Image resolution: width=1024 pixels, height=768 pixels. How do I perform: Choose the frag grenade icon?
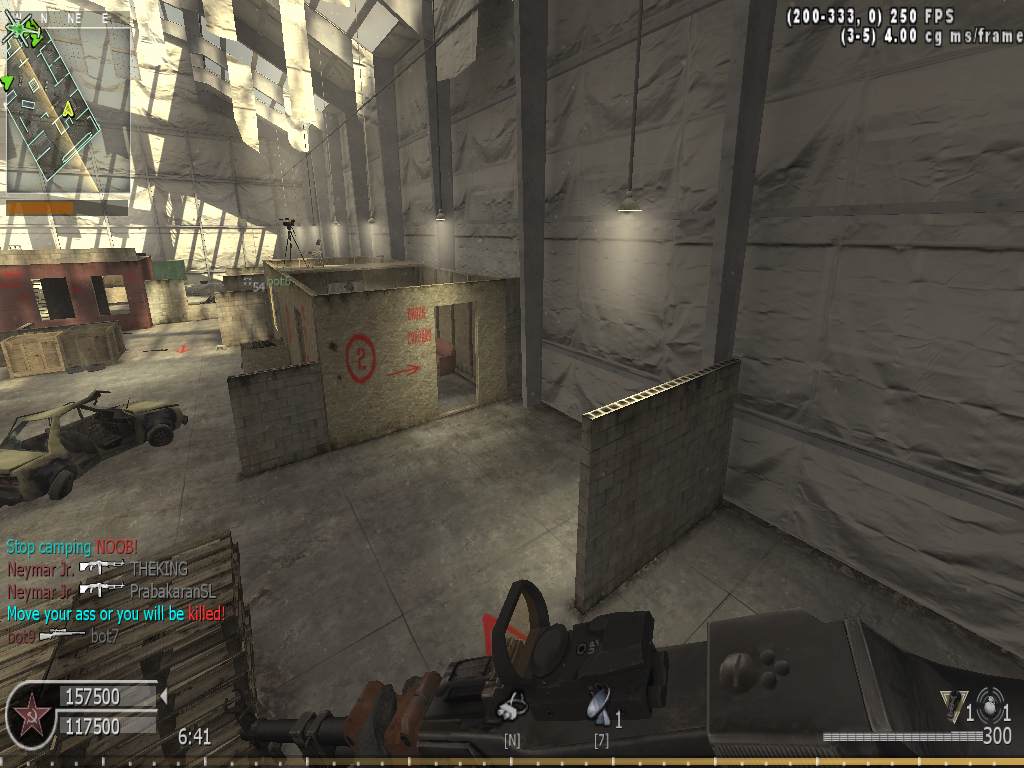989,704
